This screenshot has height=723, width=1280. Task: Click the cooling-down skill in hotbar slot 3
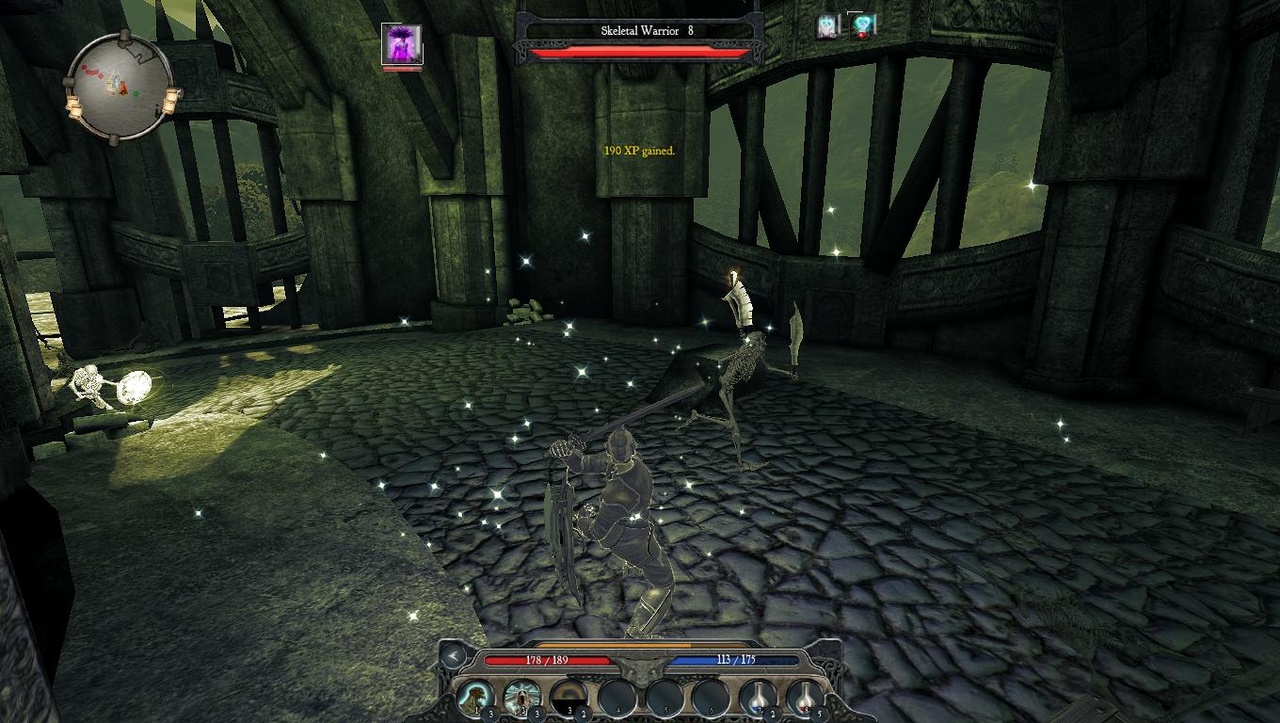tap(570, 697)
